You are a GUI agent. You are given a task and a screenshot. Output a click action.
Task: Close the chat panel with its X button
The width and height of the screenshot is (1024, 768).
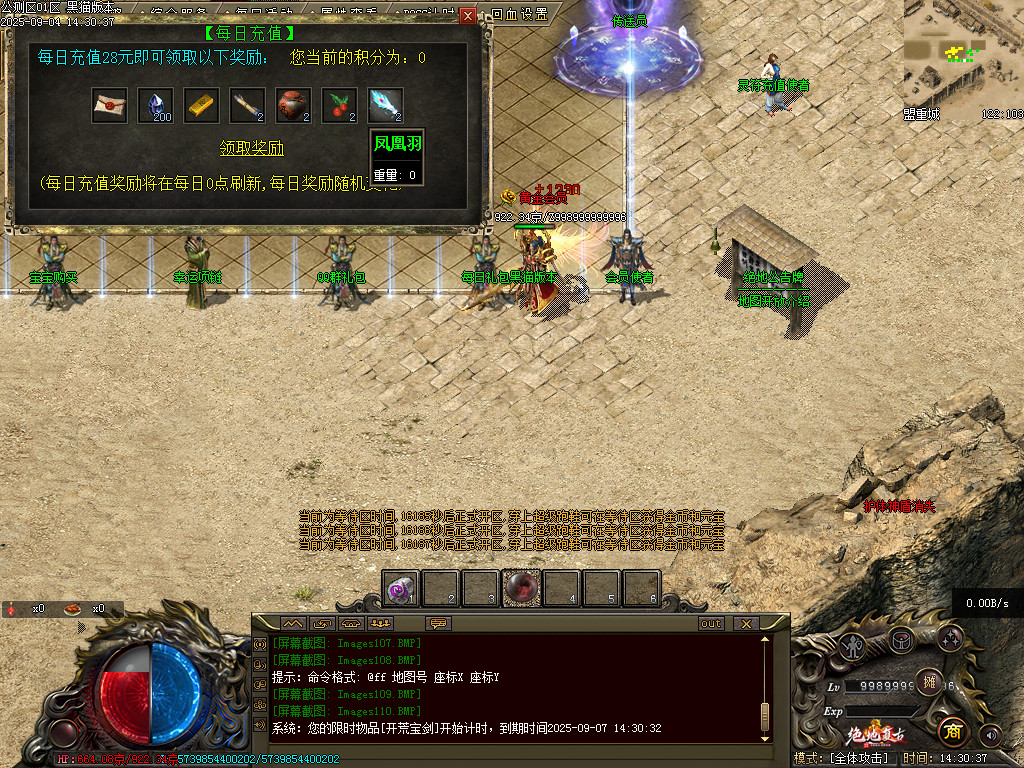click(x=745, y=623)
